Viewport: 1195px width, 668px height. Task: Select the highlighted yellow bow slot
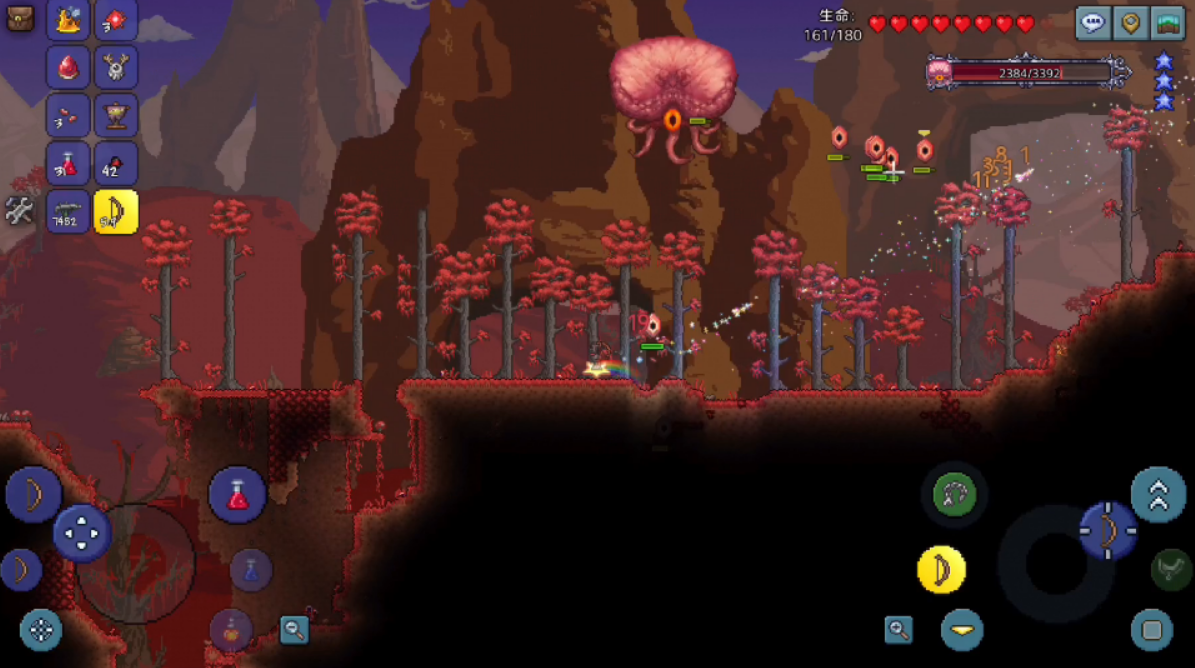[x=116, y=211]
